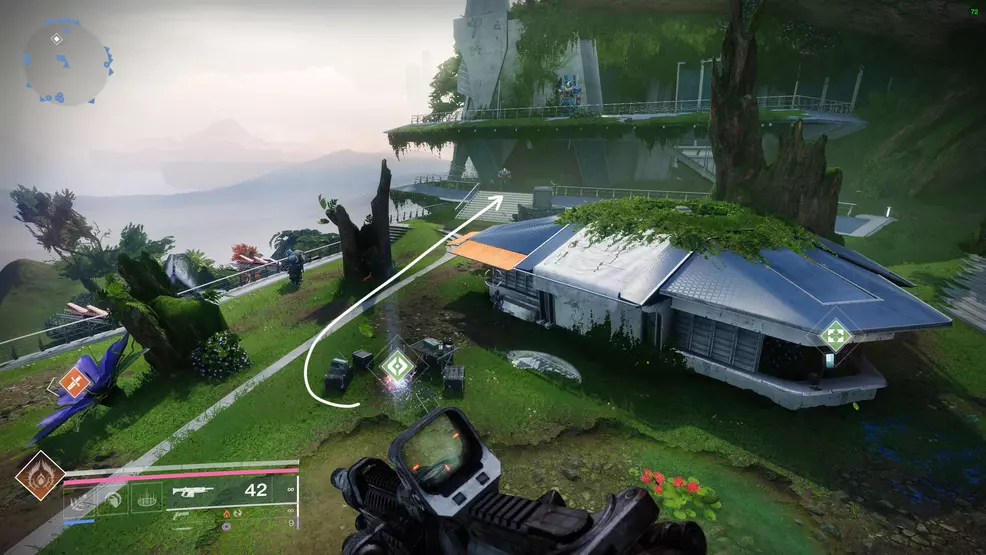Activate the orange flame Super ability diamond
This screenshot has height=555, width=986.
click(40, 477)
